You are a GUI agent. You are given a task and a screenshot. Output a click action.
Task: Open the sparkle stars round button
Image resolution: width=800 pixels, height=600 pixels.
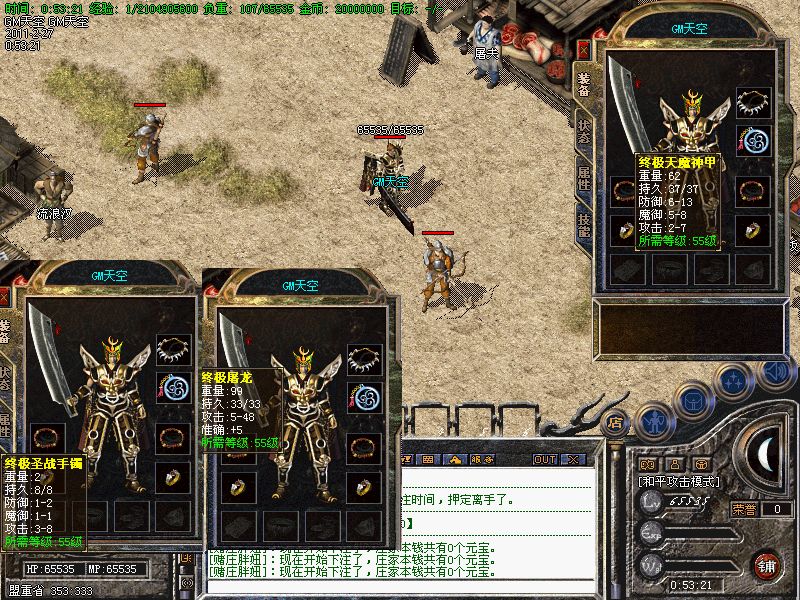735,381
